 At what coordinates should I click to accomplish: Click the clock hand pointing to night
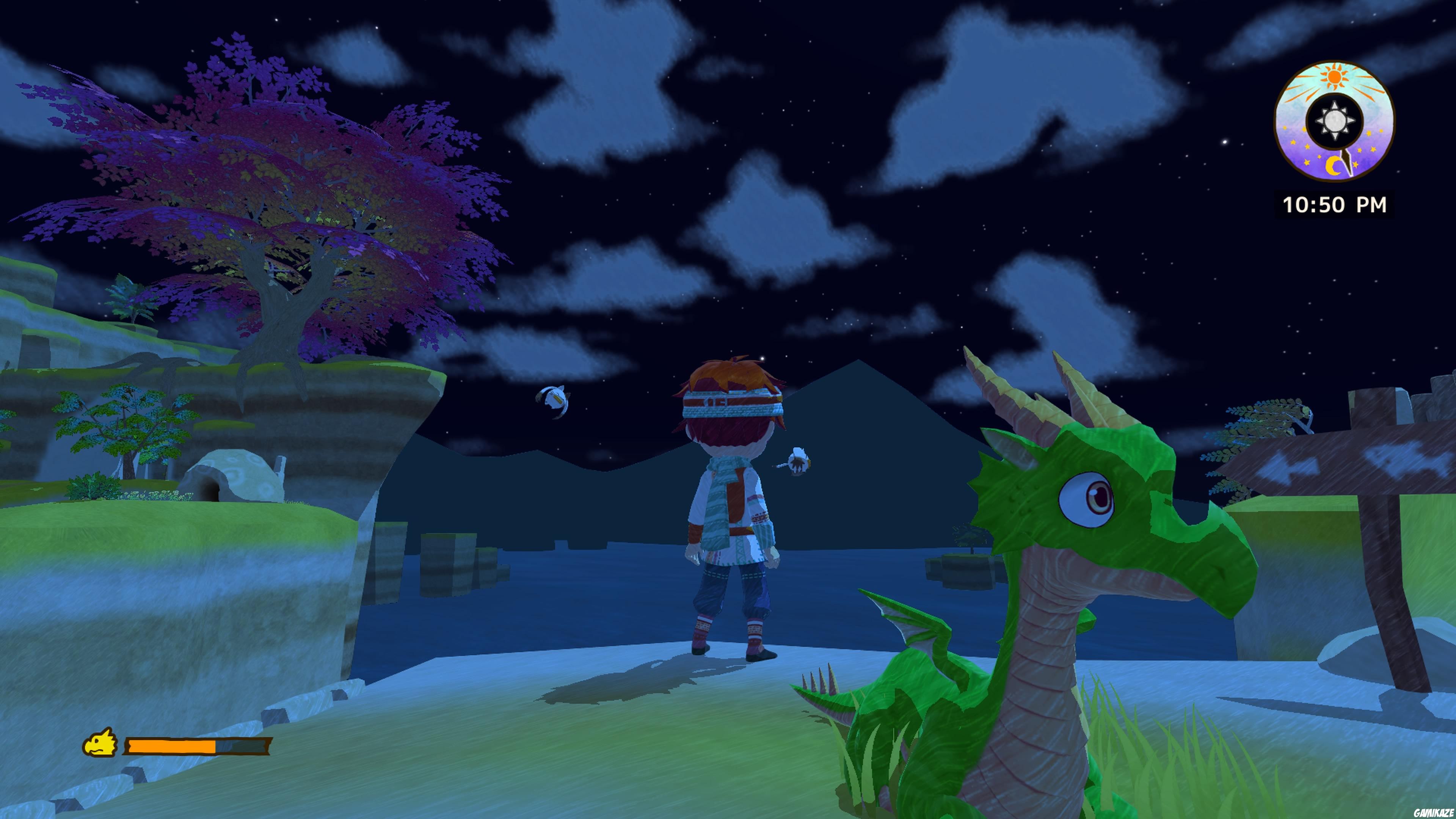click(x=1347, y=163)
